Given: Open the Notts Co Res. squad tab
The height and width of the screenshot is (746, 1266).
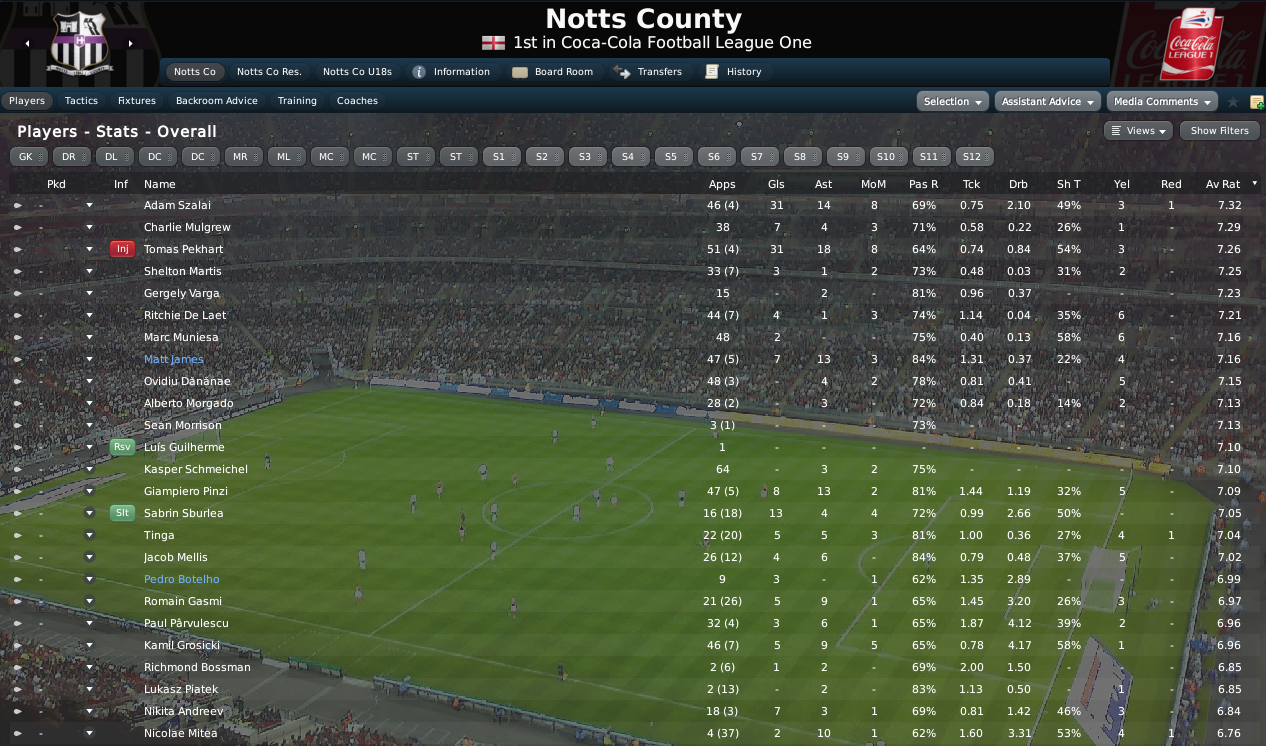Looking at the screenshot, I should pos(269,72).
